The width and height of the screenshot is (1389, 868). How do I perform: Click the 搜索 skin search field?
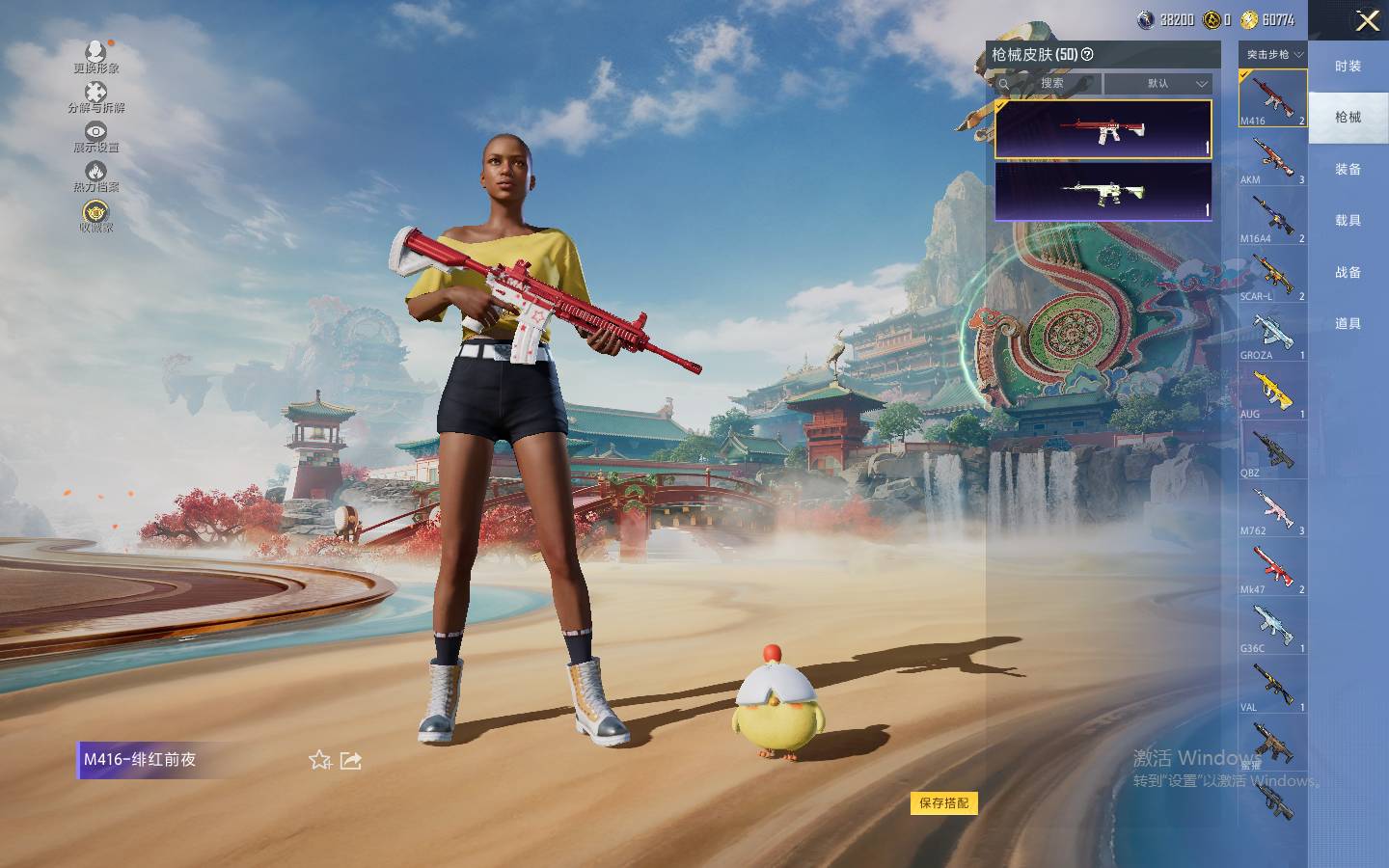(x=1050, y=84)
